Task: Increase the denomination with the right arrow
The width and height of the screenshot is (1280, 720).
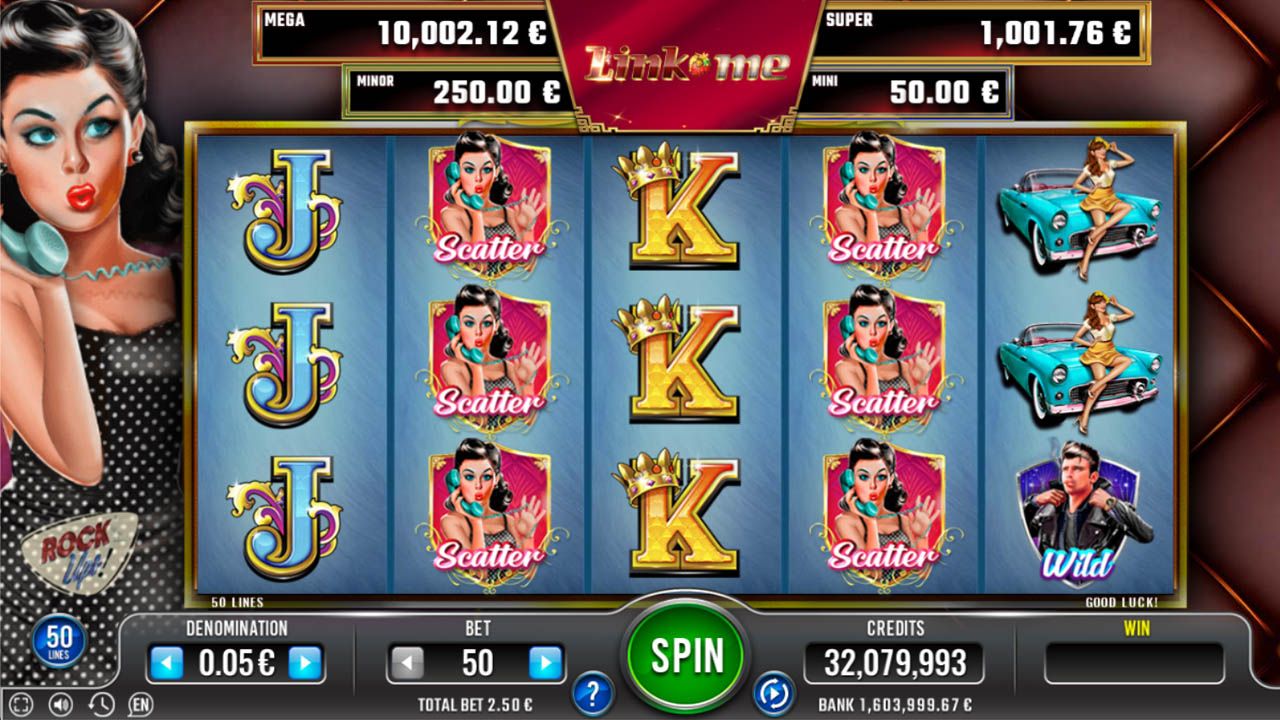Action: [x=305, y=663]
